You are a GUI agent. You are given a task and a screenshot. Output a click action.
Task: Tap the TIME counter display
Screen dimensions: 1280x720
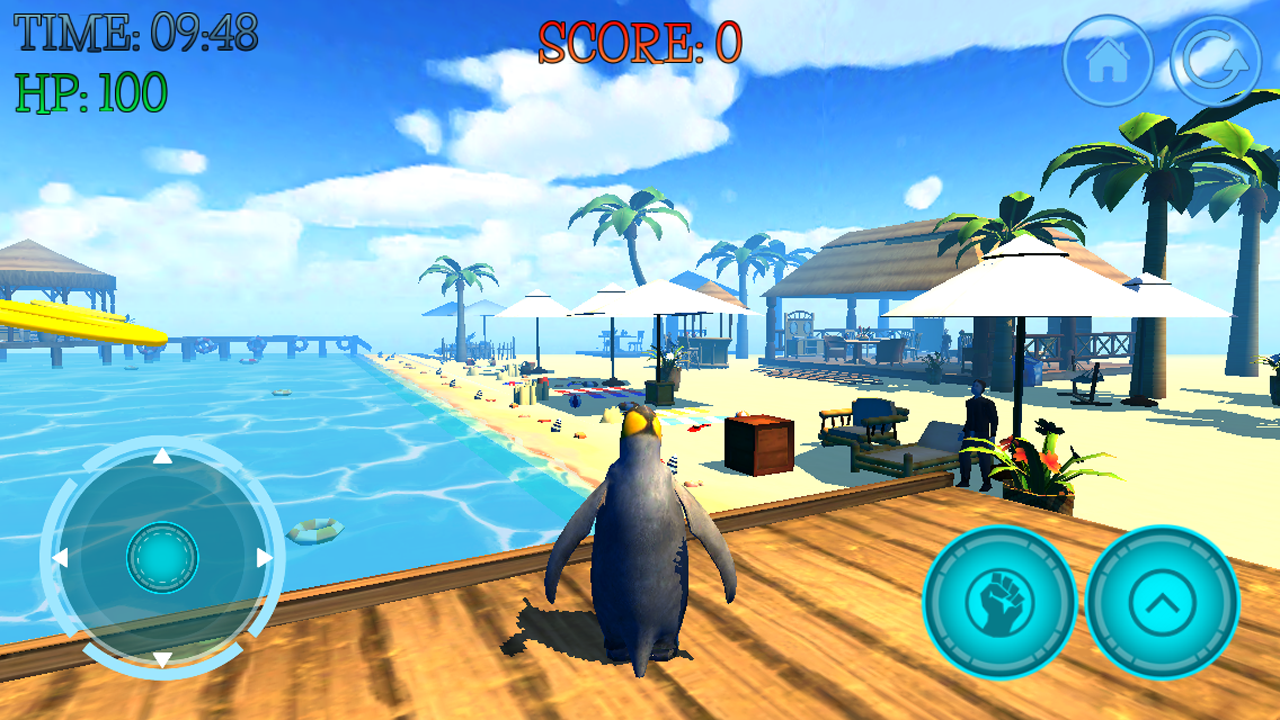point(135,30)
